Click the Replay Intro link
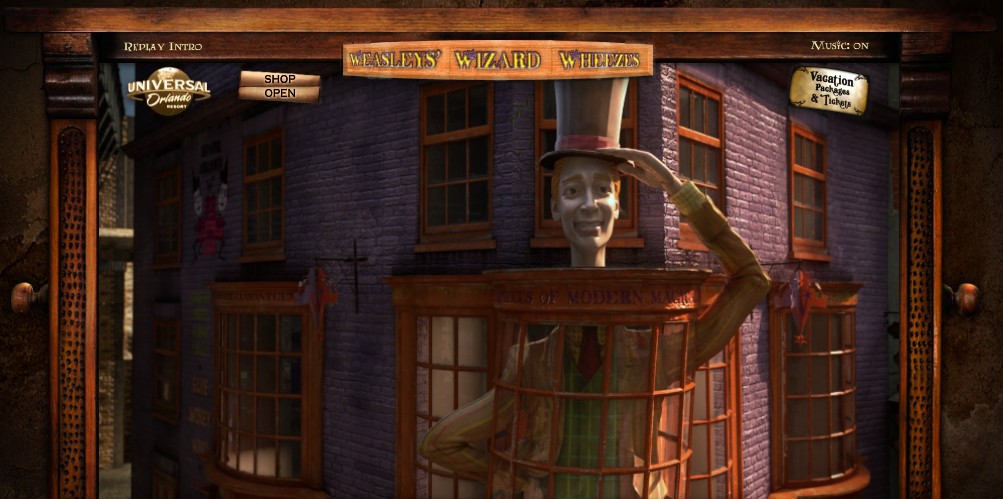Viewport: 1003px width, 499px height. click(162, 46)
